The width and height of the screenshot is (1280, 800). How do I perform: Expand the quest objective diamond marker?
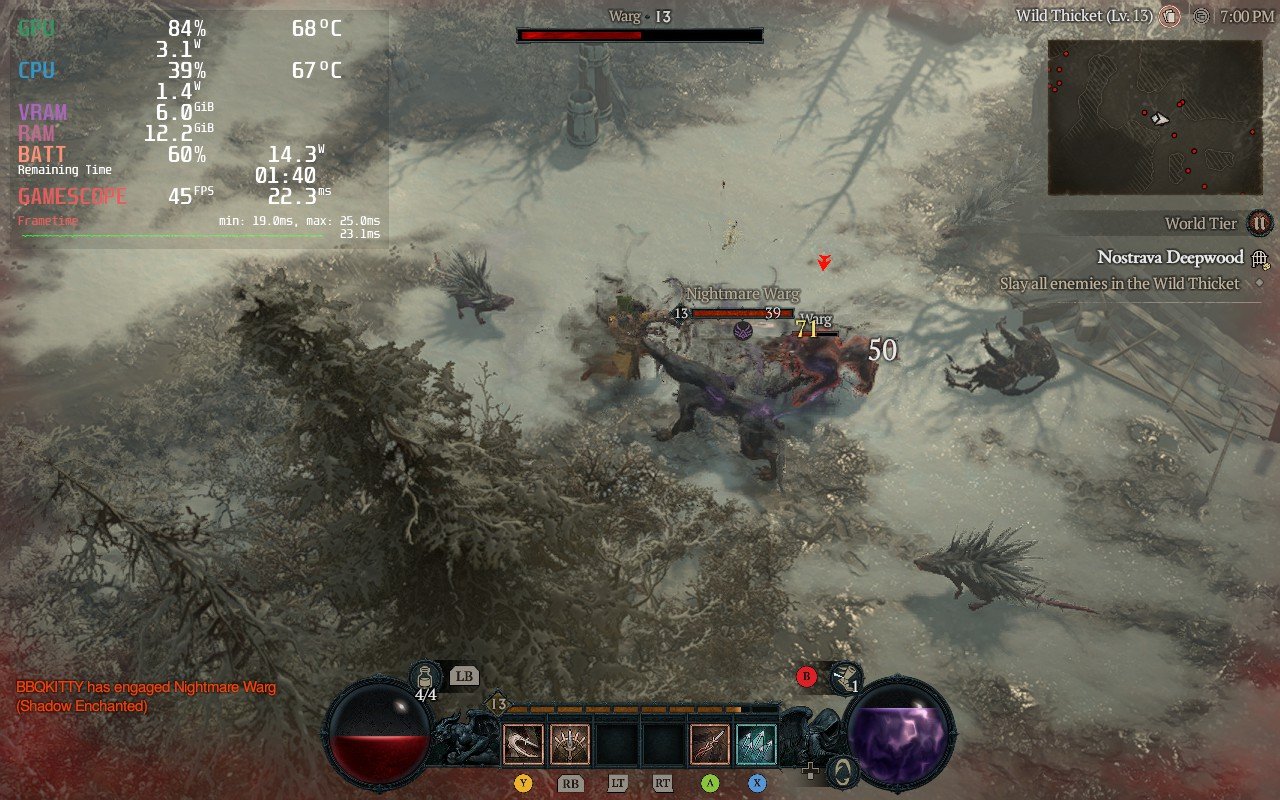coord(1259,283)
